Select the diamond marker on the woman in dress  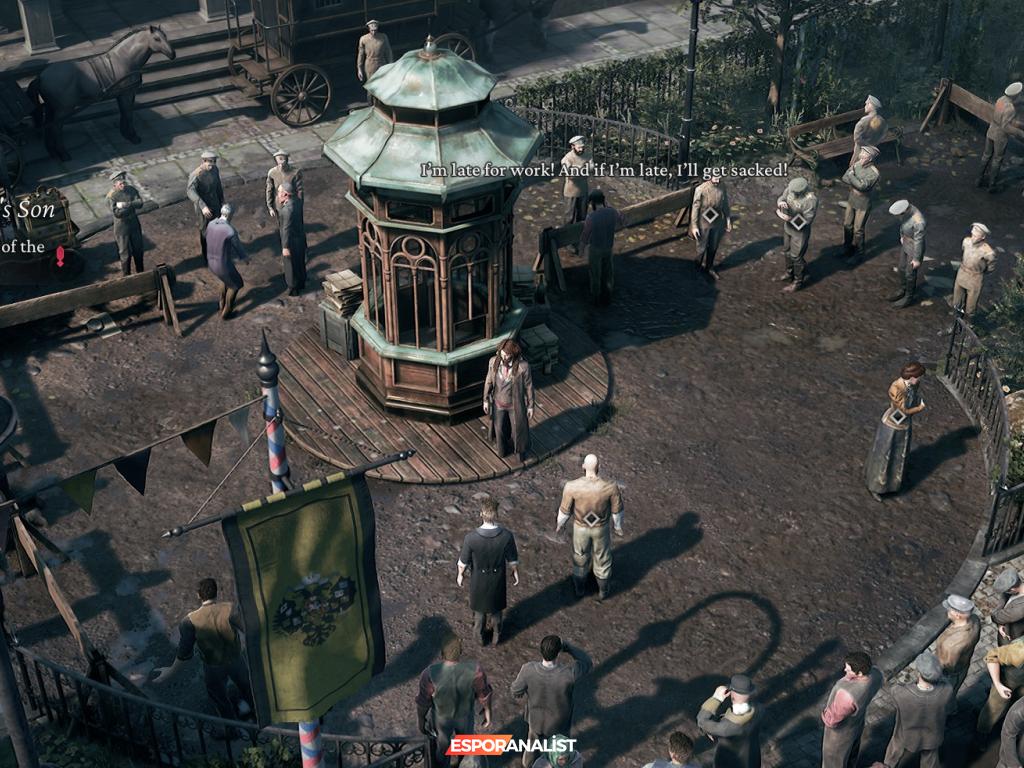pos(897,417)
